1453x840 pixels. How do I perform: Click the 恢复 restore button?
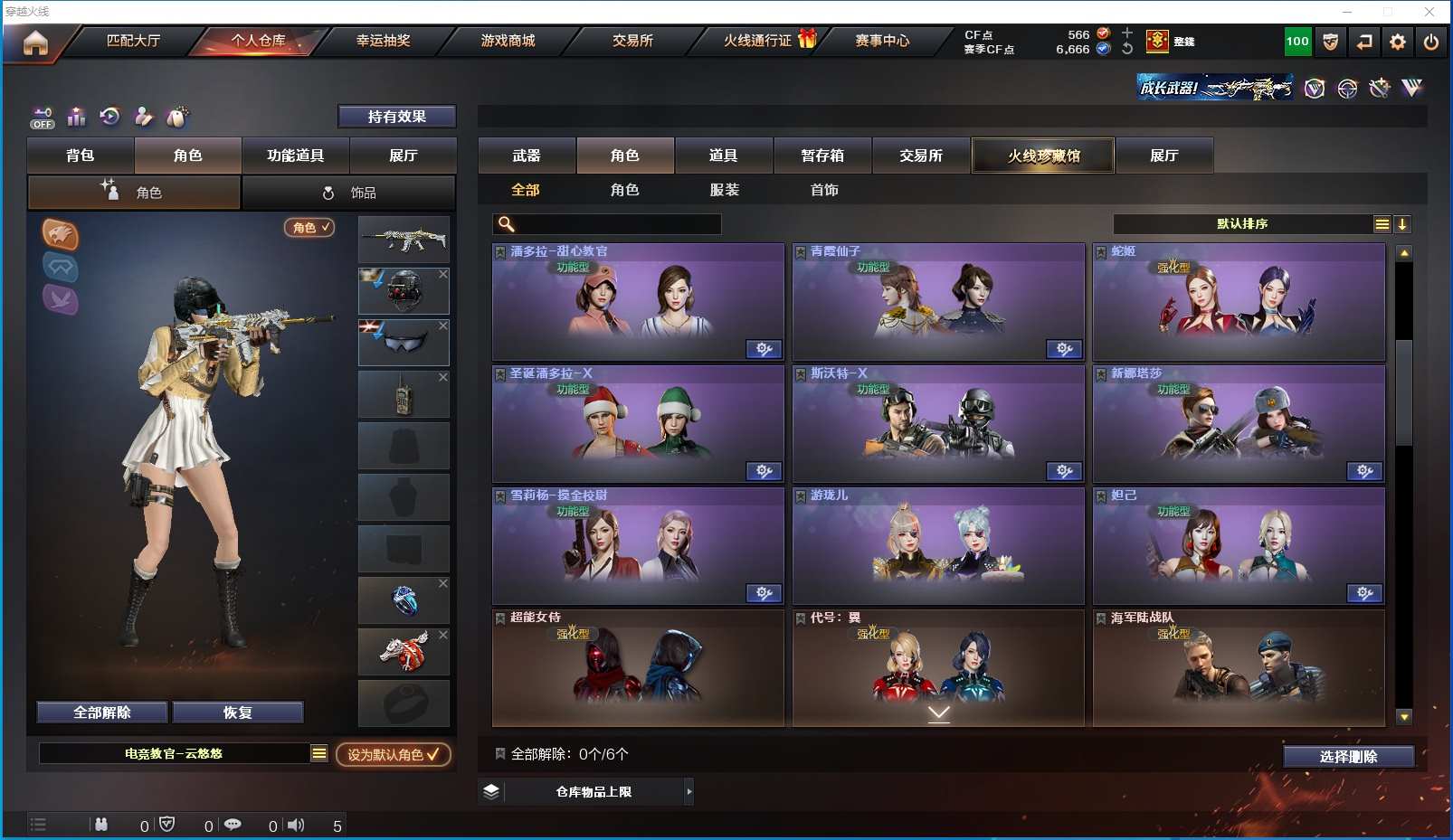237,713
